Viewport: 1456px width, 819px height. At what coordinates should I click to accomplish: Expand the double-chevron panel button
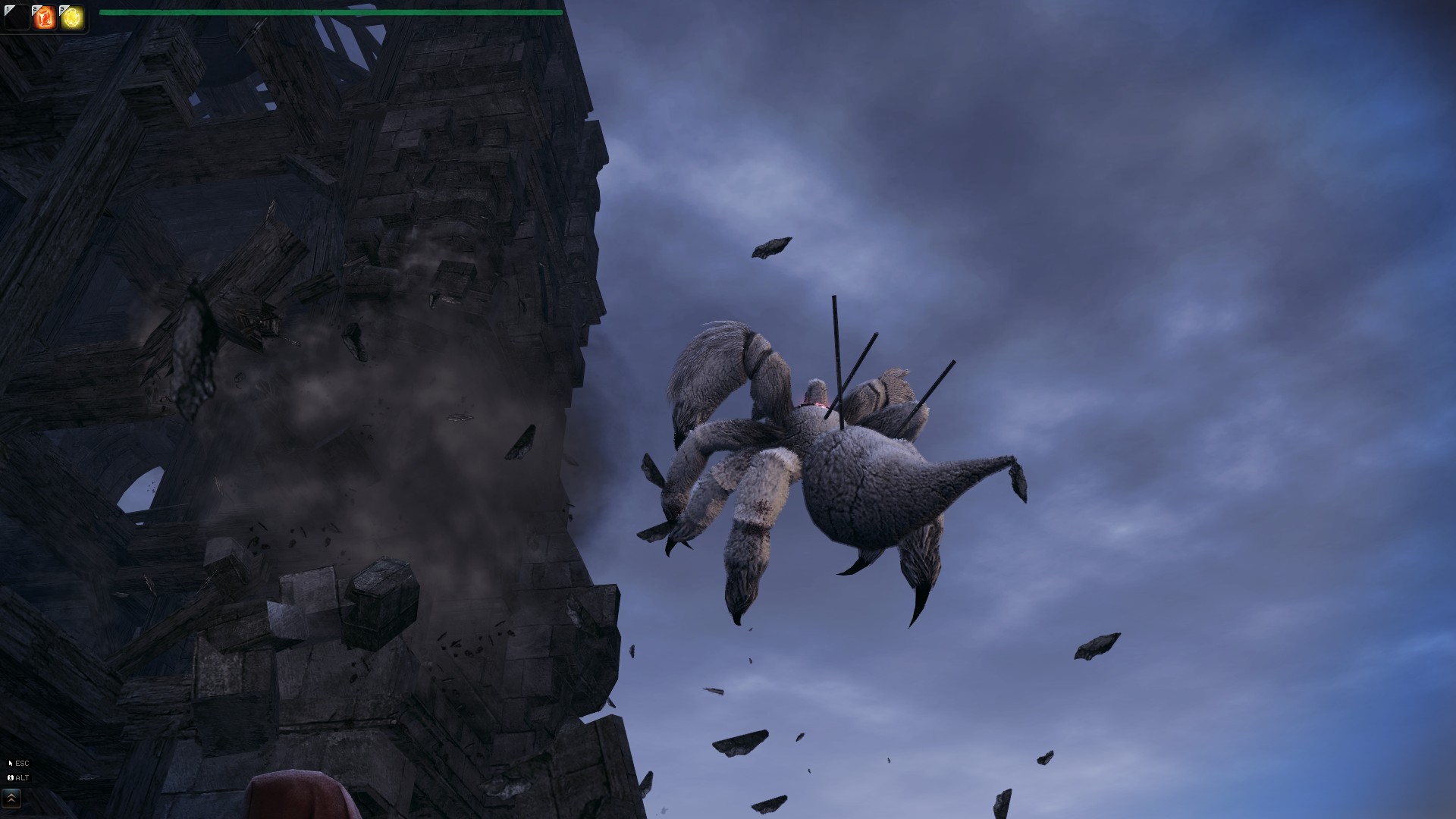click(11, 798)
